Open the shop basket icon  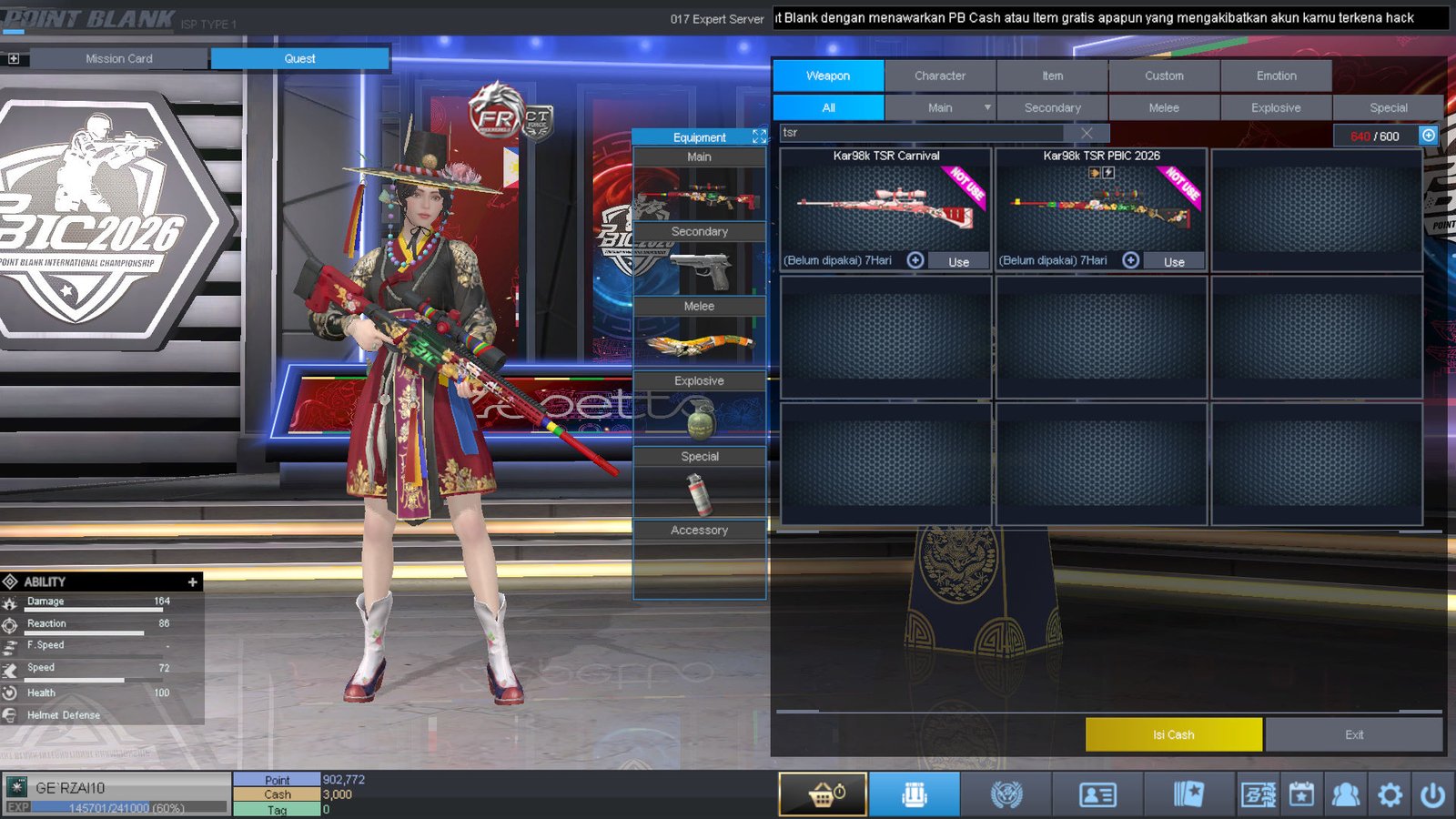[823, 794]
